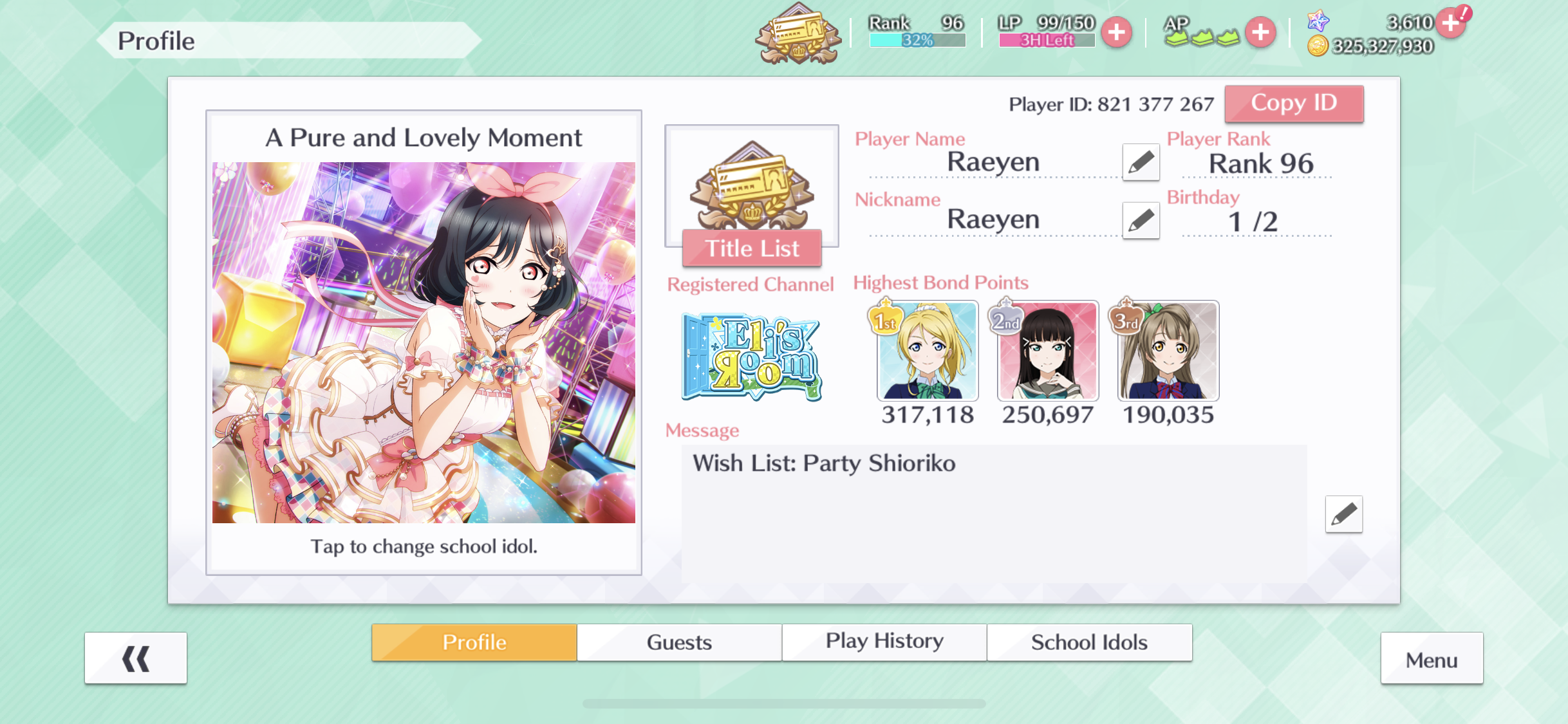This screenshot has height=724, width=1568.
Task: Add AP using the plus button
Action: [x=1260, y=32]
